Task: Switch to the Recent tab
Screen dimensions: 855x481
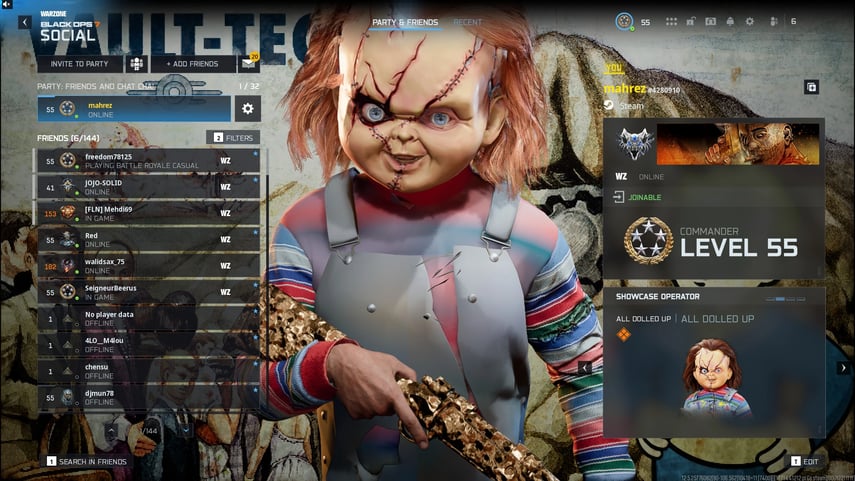Action: (x=467, y=22)
